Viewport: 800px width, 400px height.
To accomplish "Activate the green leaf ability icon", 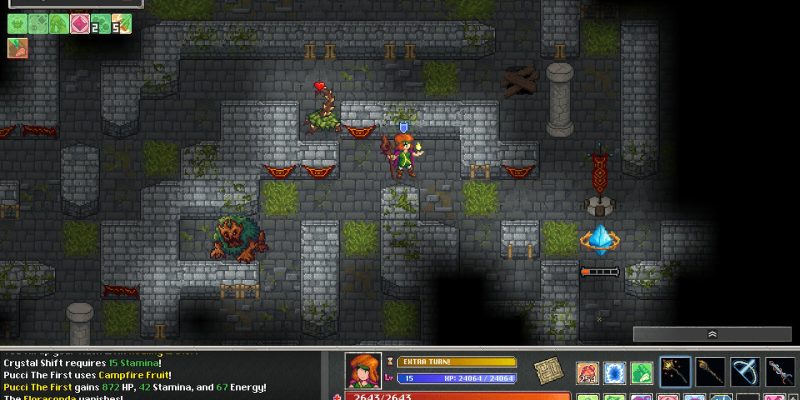I will point(641,371).
